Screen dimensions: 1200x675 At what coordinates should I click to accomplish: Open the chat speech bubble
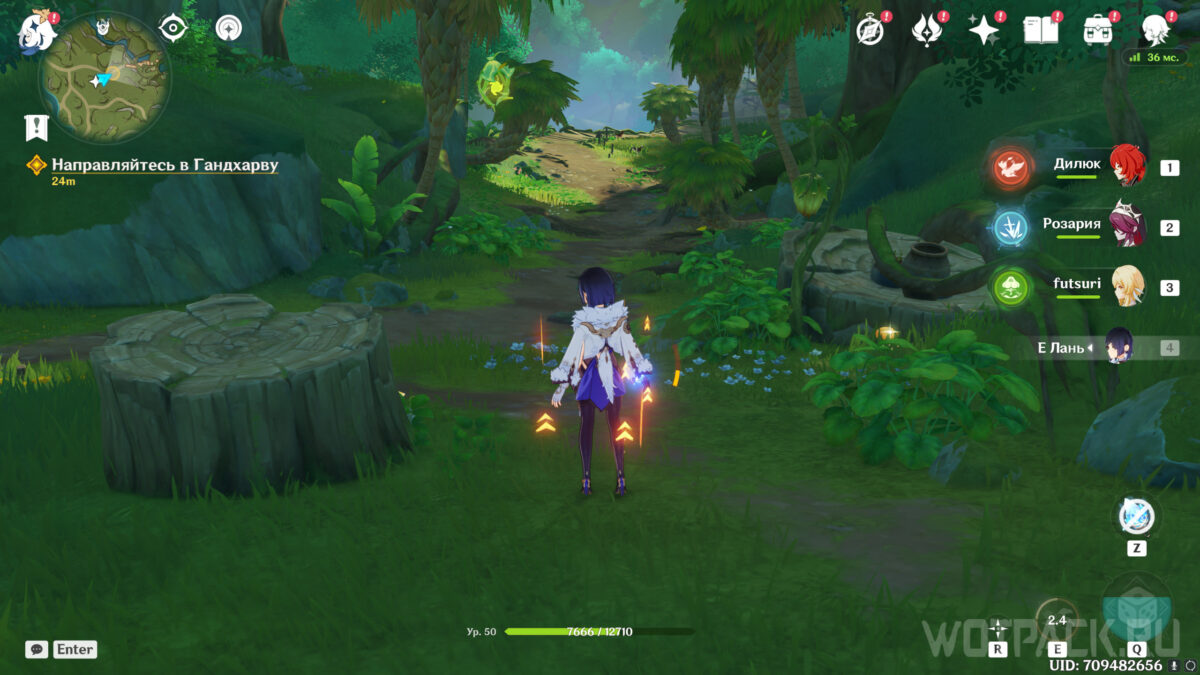point(37,649)
